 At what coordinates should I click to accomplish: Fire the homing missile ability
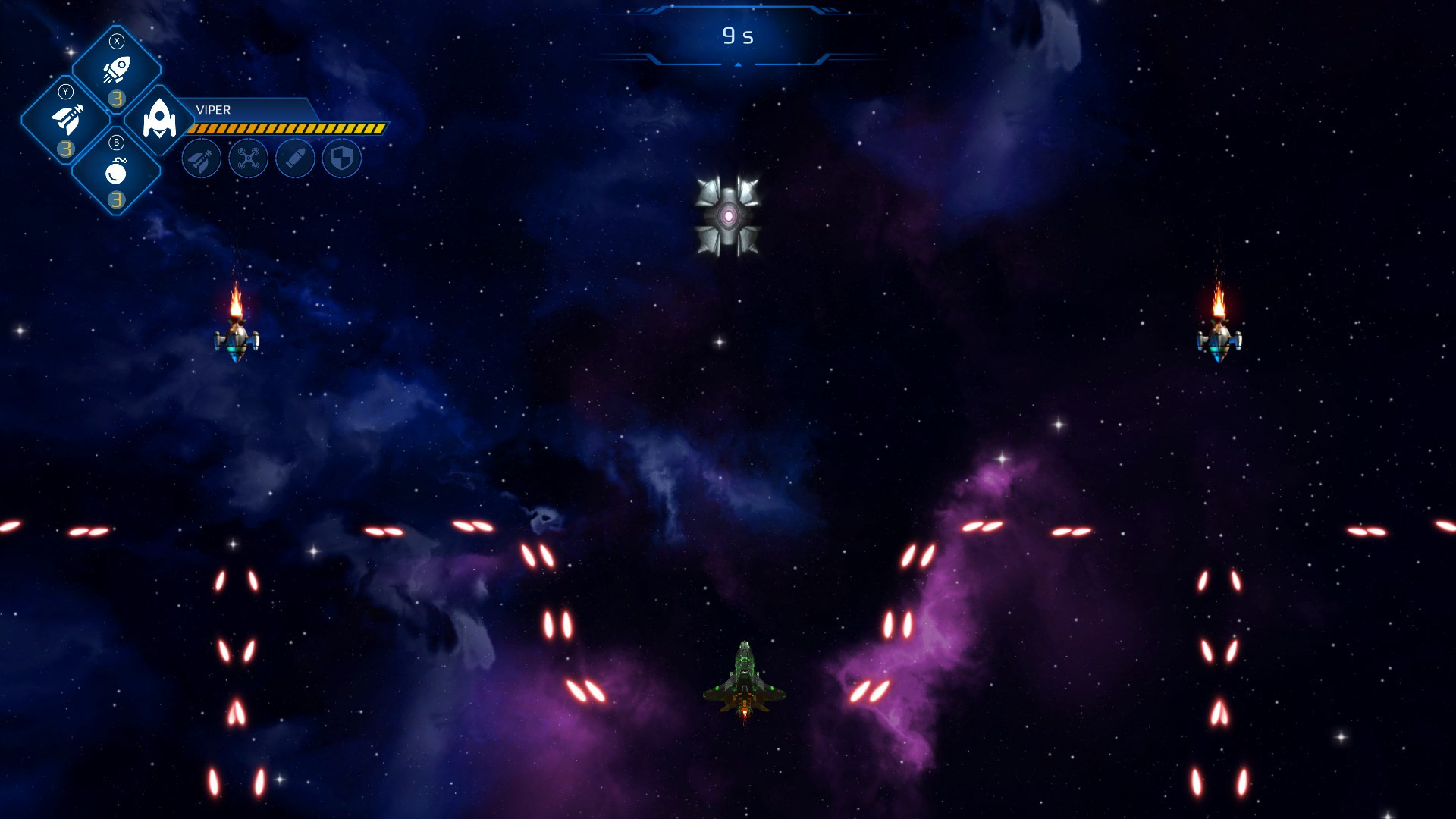click(x=67, y=120)
